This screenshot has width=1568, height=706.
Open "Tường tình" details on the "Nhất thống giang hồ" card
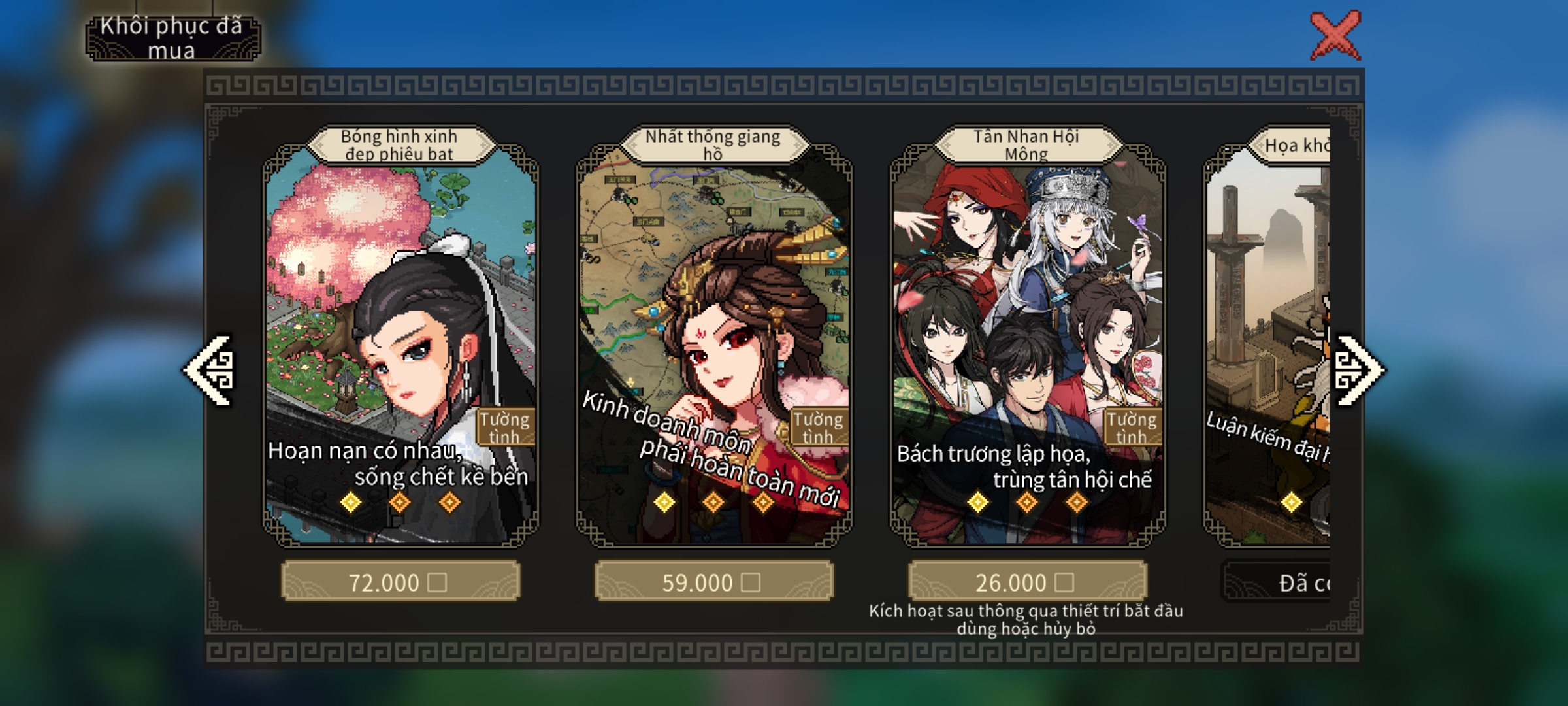[x=819, y=428]
